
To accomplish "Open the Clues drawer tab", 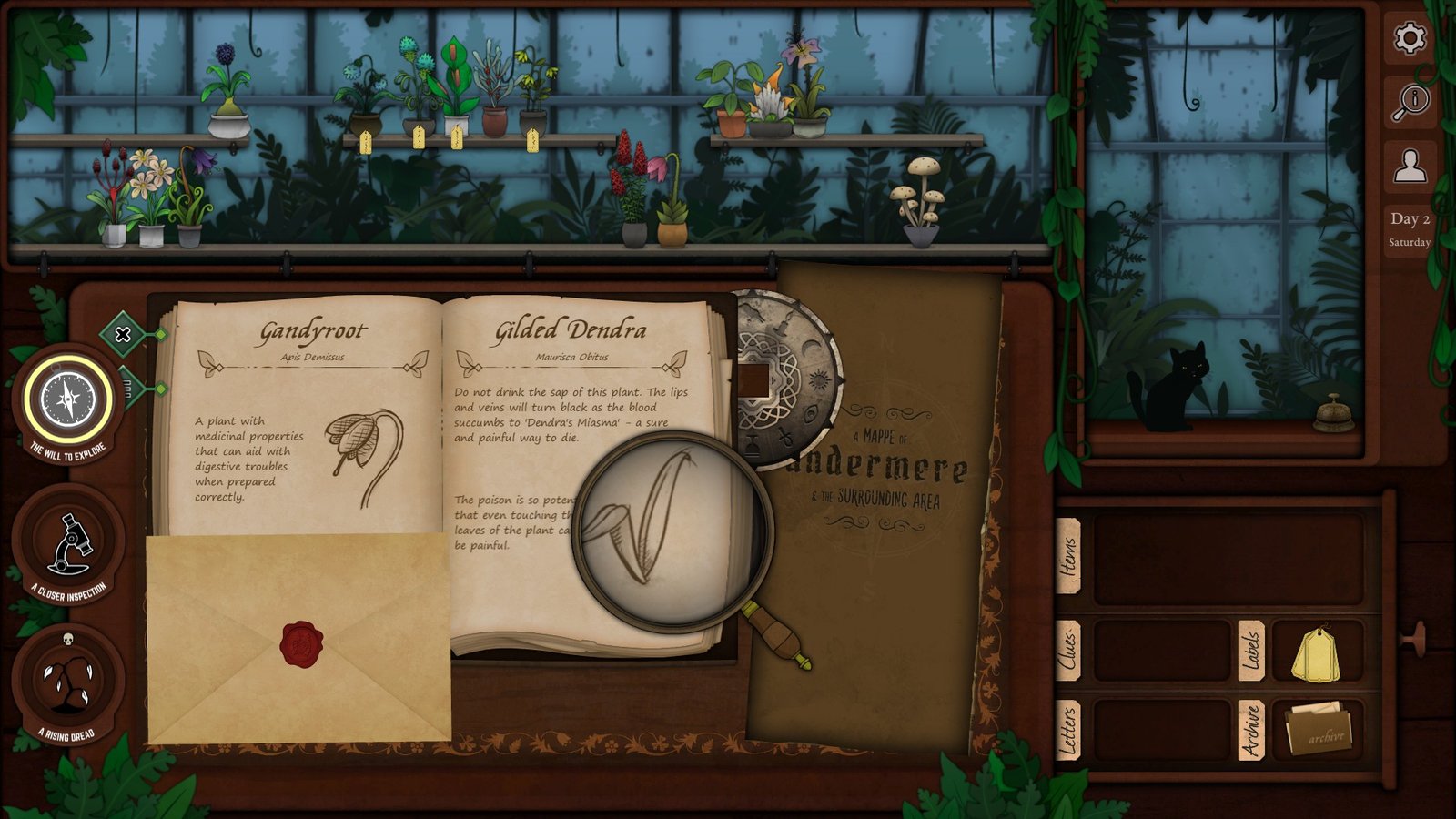I will [1068, 651].
